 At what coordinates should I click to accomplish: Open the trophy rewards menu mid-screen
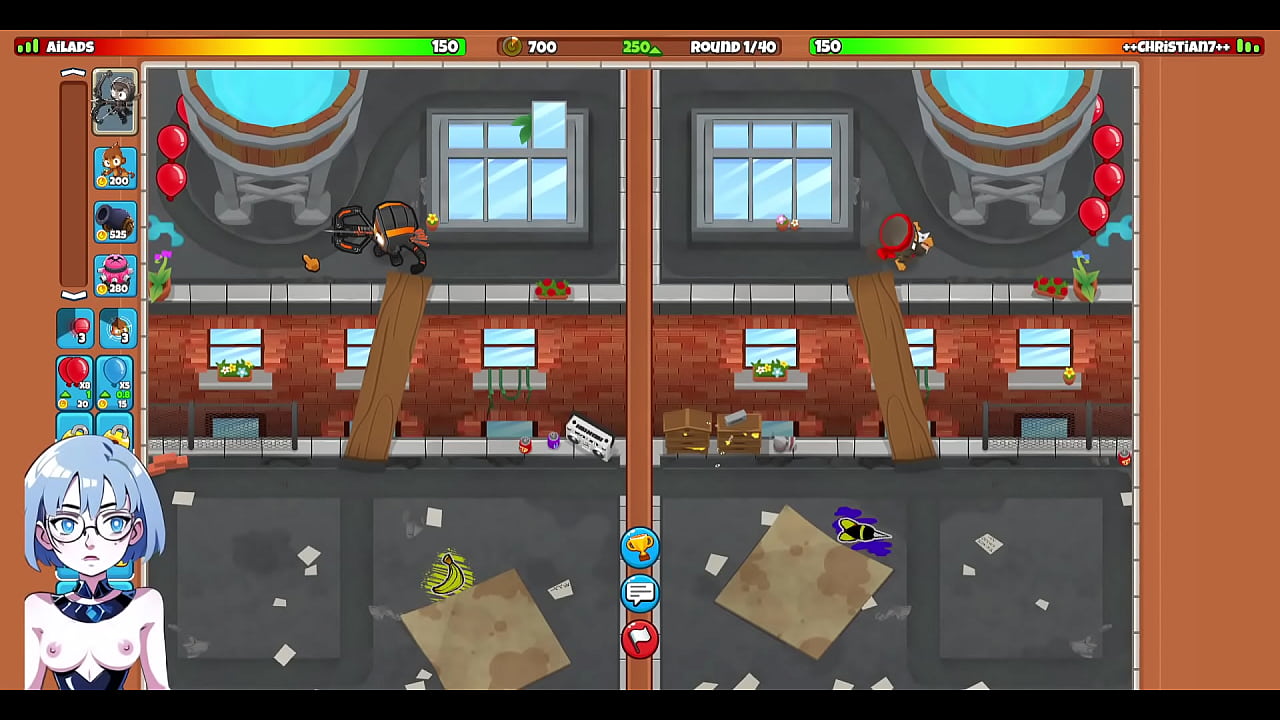(x=641, y=548)
